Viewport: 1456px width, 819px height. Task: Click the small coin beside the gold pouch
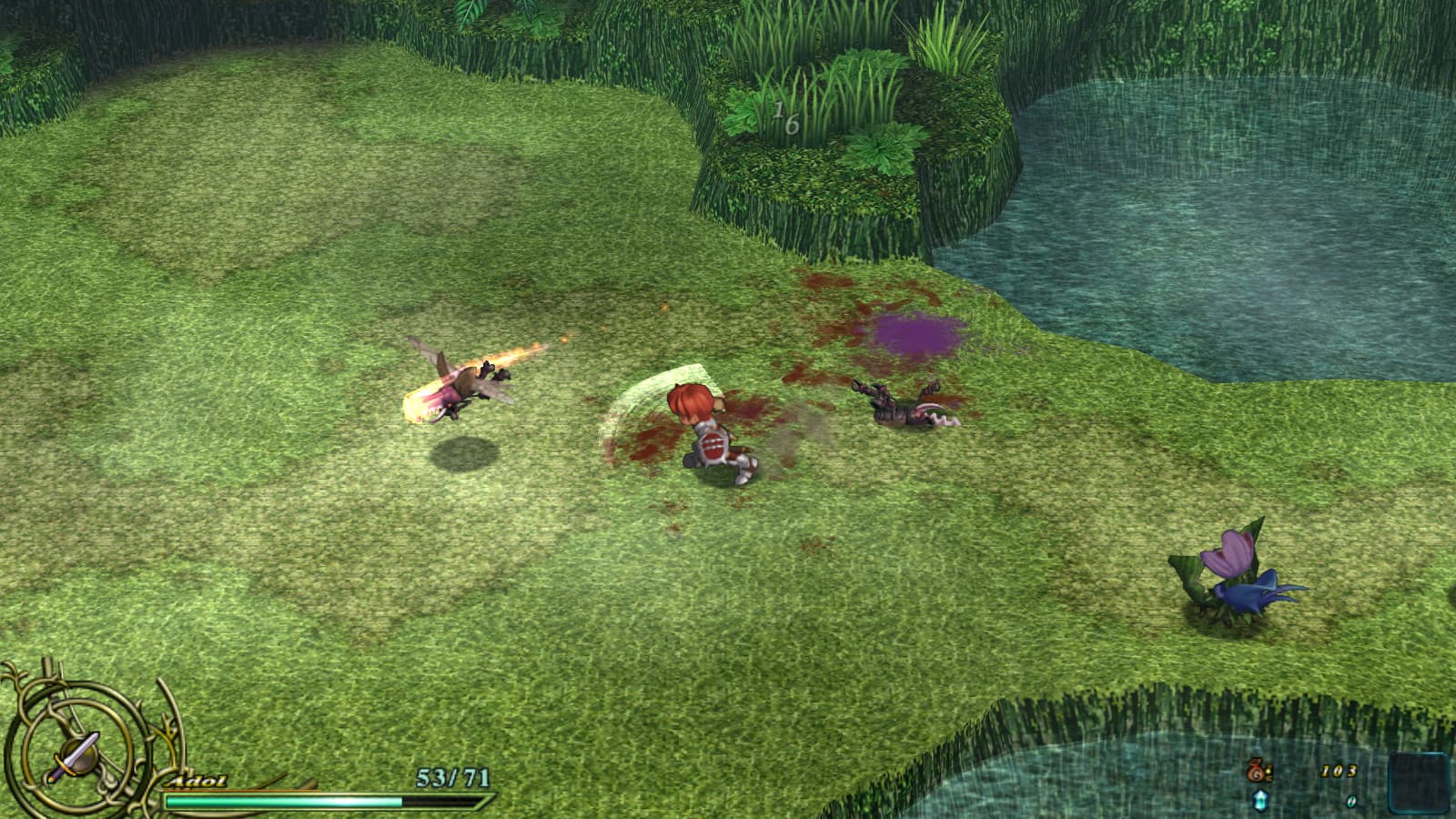(1269, 773)
